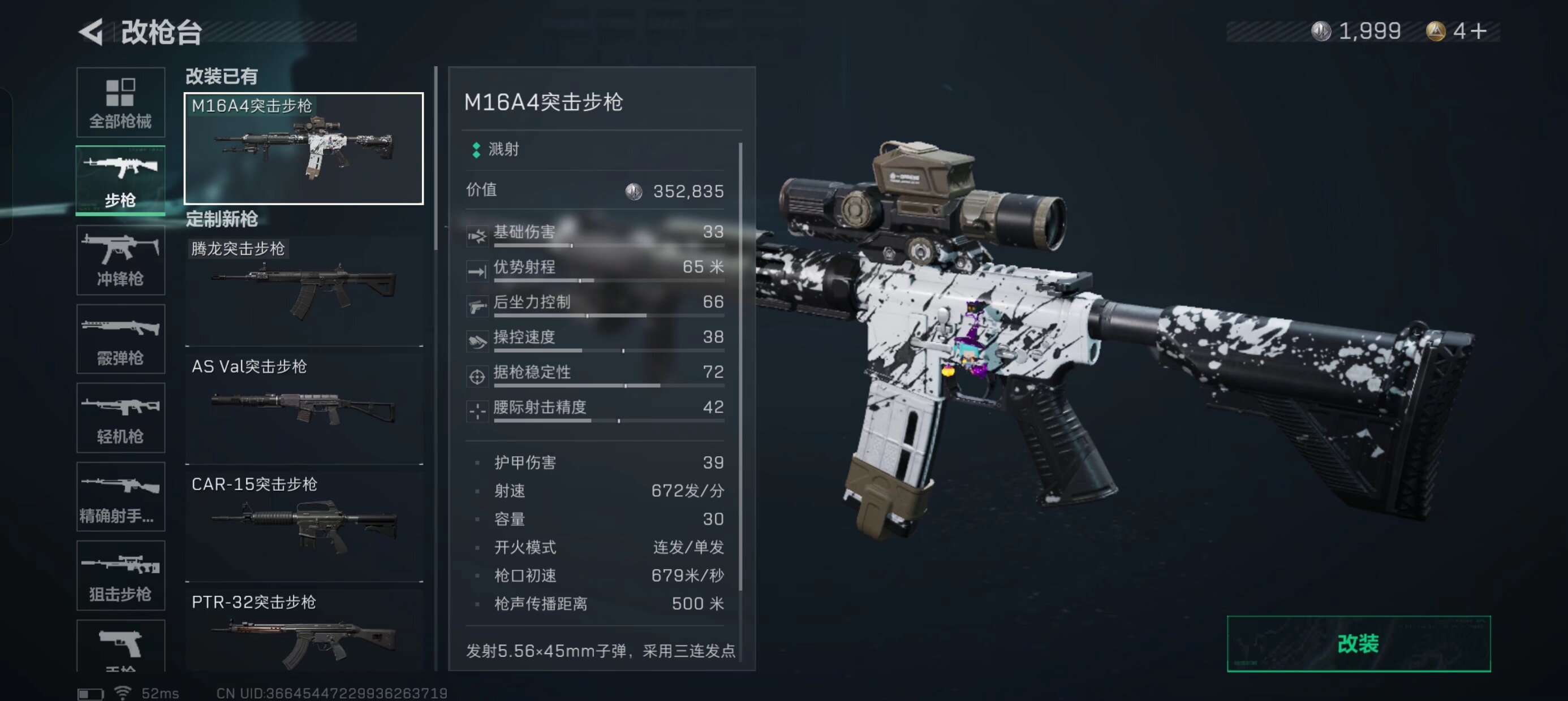This screenshot has height=701, width=1568.
Task: Open the 冲锋枪 submachine gun category
Action: click(x=120, y=260)
